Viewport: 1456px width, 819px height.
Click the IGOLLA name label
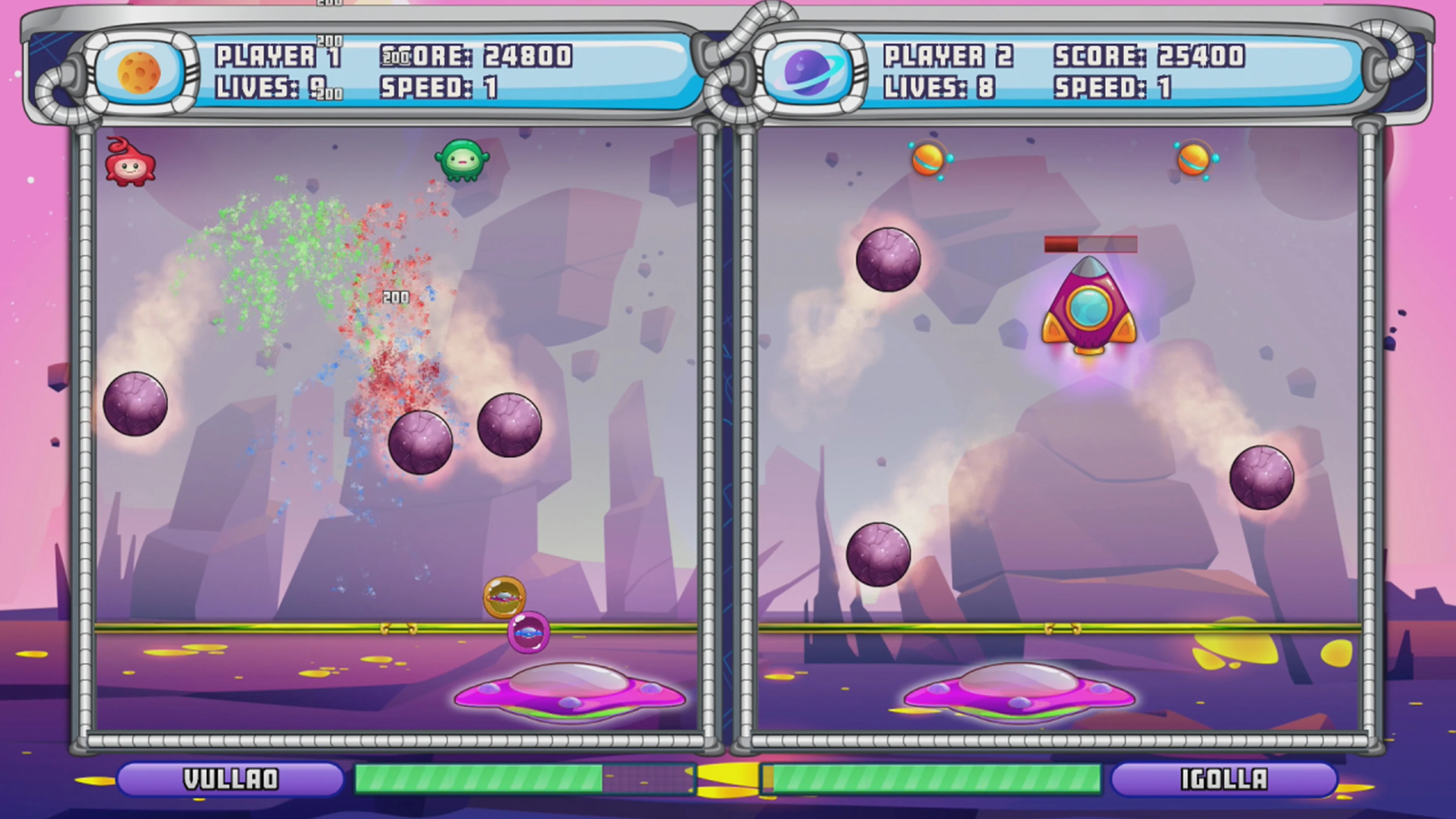(1225, 779)
